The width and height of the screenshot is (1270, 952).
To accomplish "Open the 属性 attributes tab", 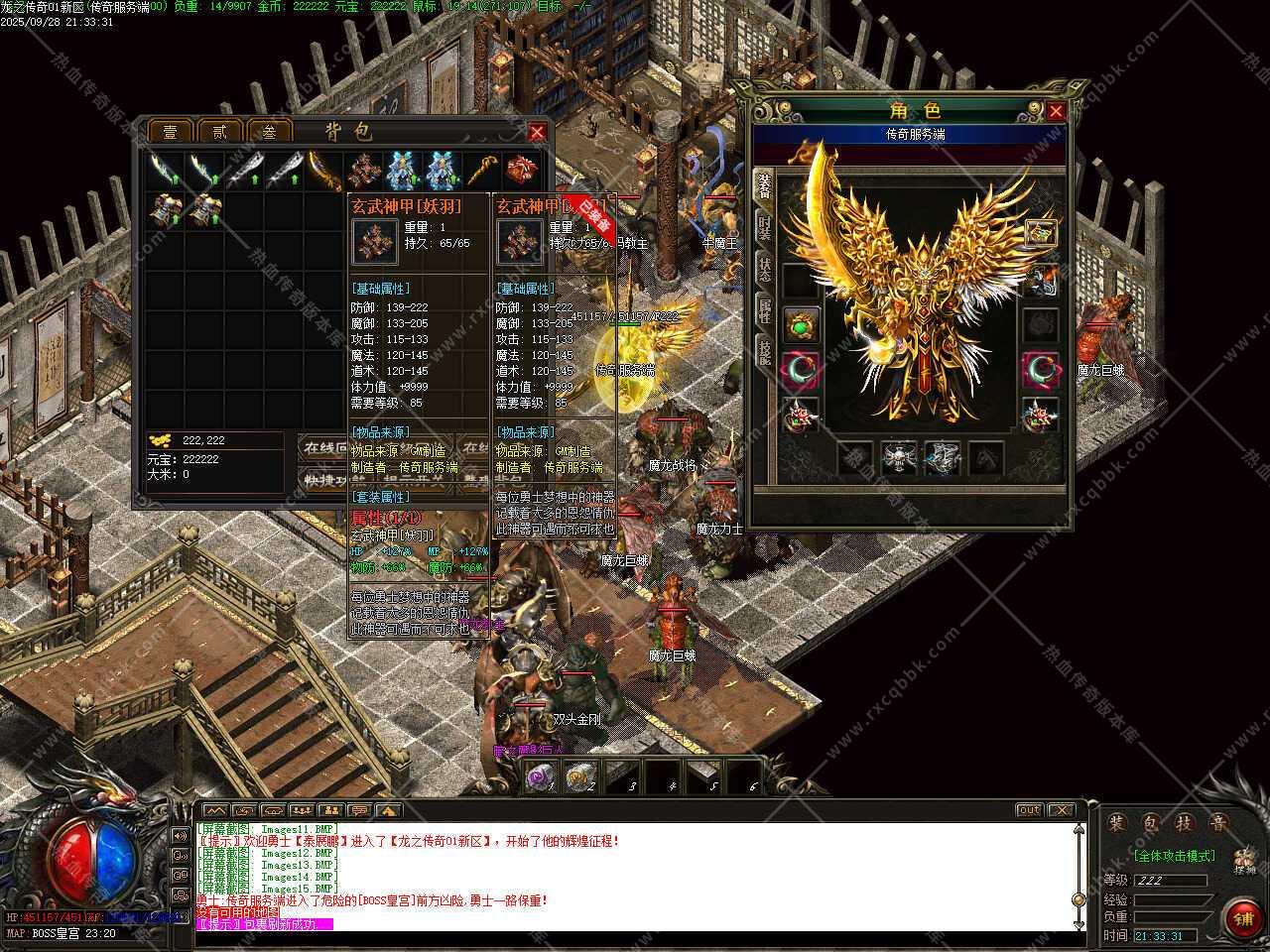I will (x=764, y=310).
